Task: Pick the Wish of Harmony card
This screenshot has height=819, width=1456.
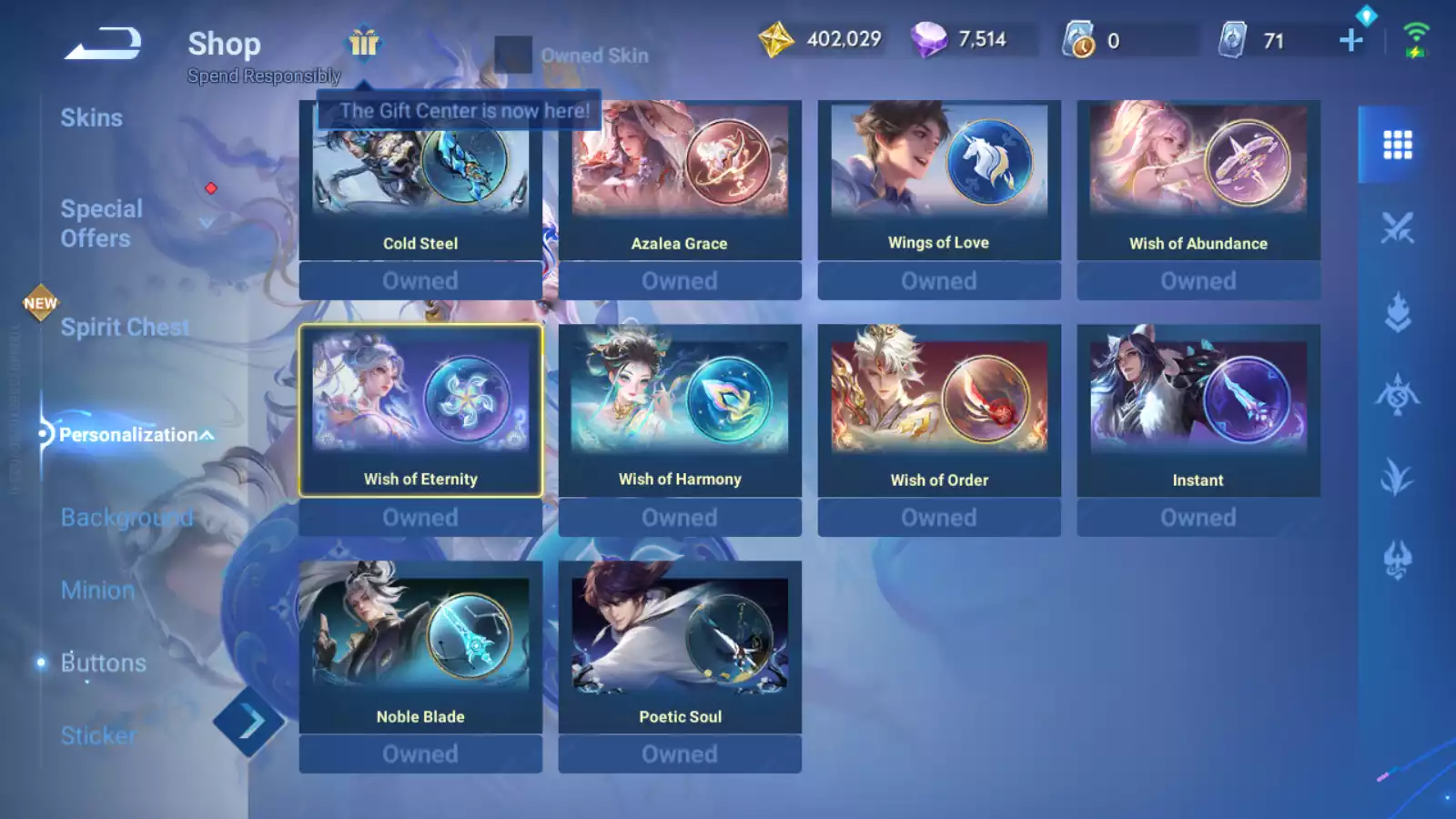Action: tap(680, 410)
